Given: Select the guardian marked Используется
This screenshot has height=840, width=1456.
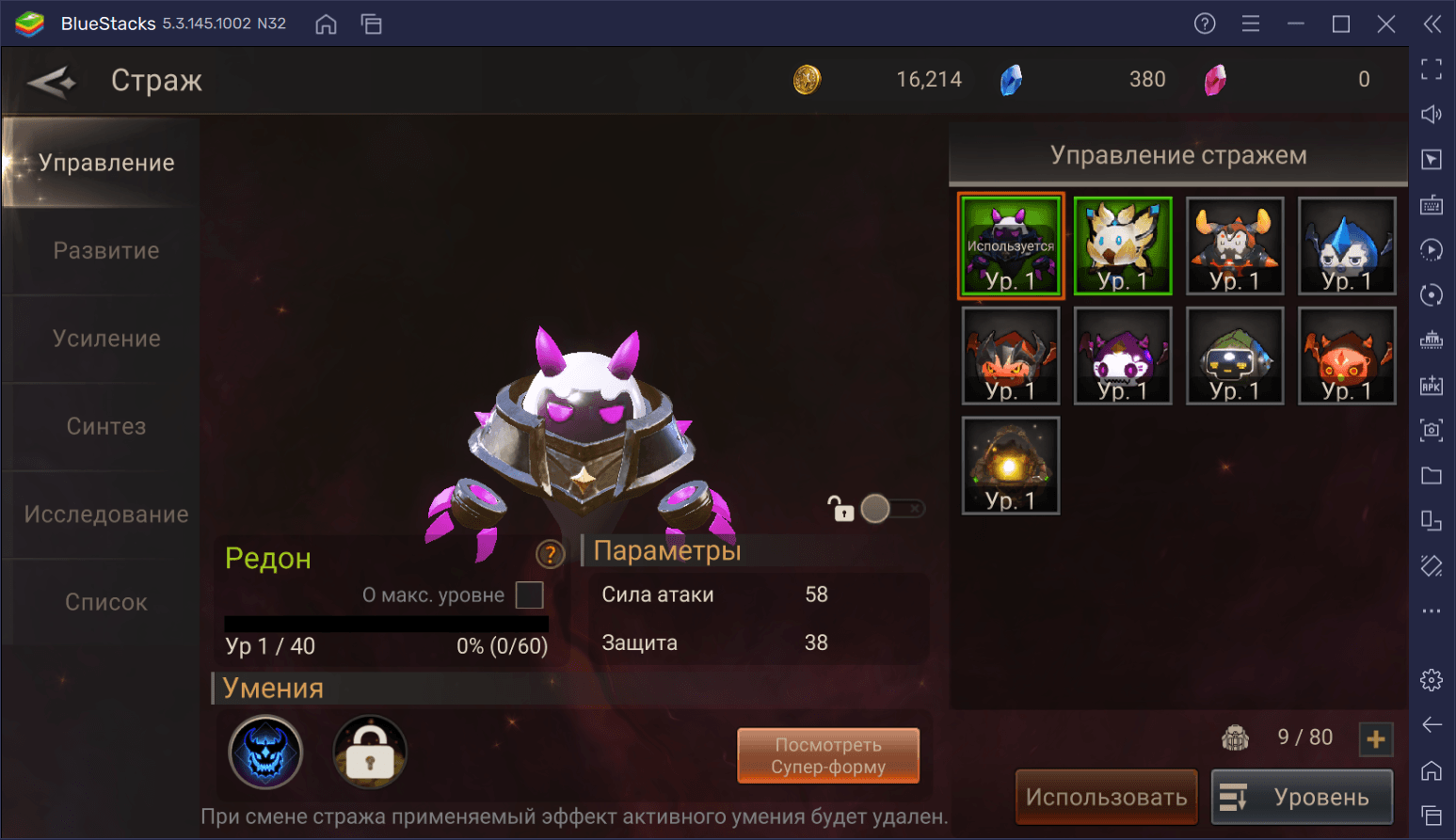Looking at the screenshot, I should (x=1011, y=246).
